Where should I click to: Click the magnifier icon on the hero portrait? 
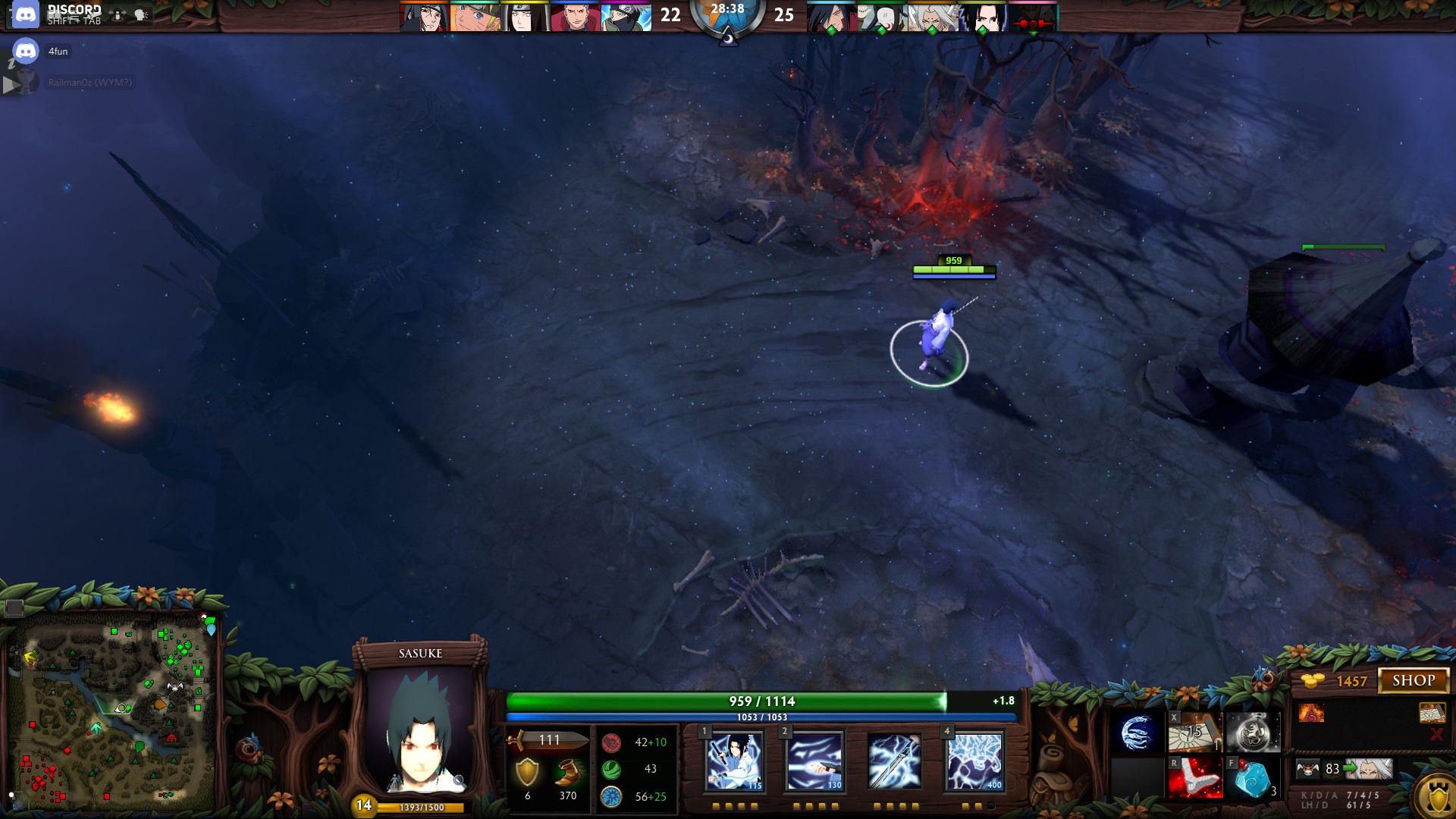459,780
